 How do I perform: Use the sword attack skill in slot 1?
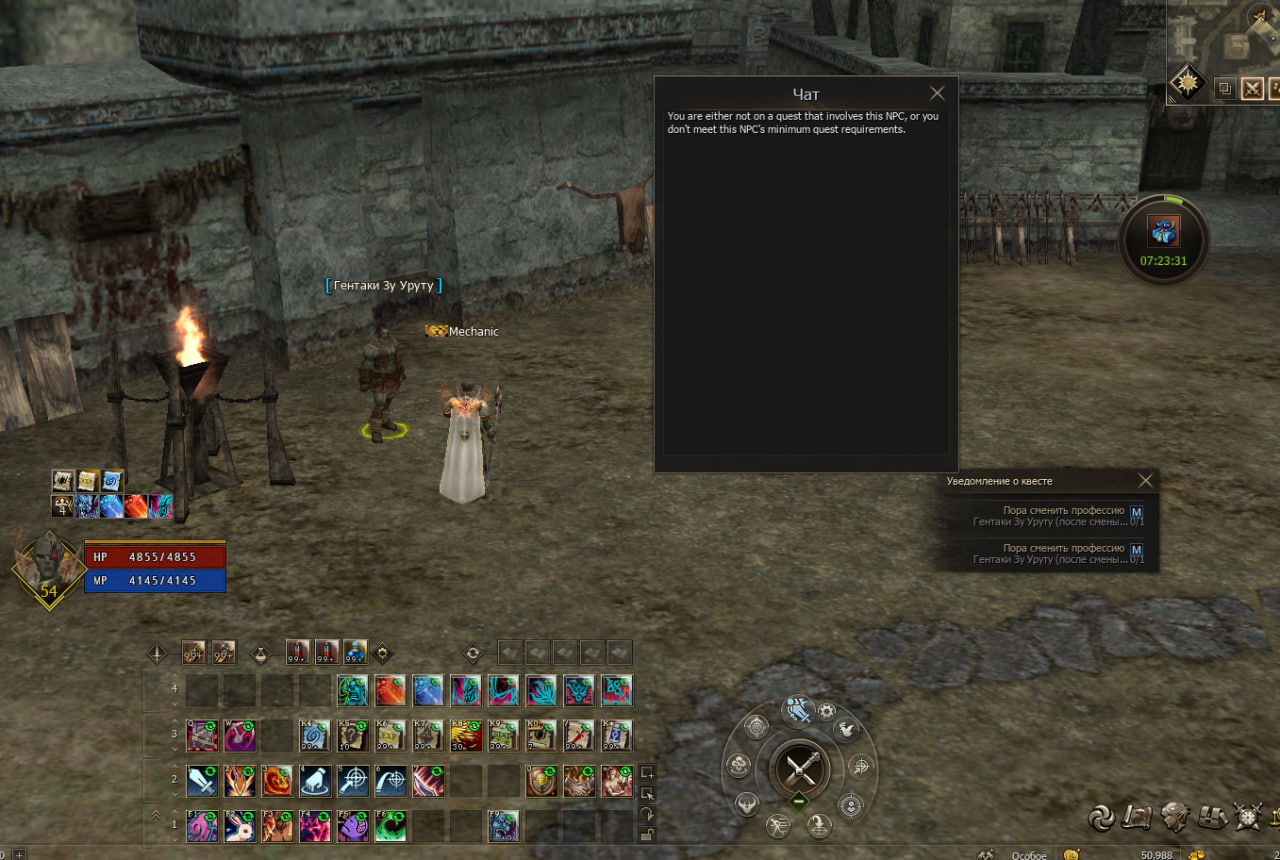click(x=202, y=781)
